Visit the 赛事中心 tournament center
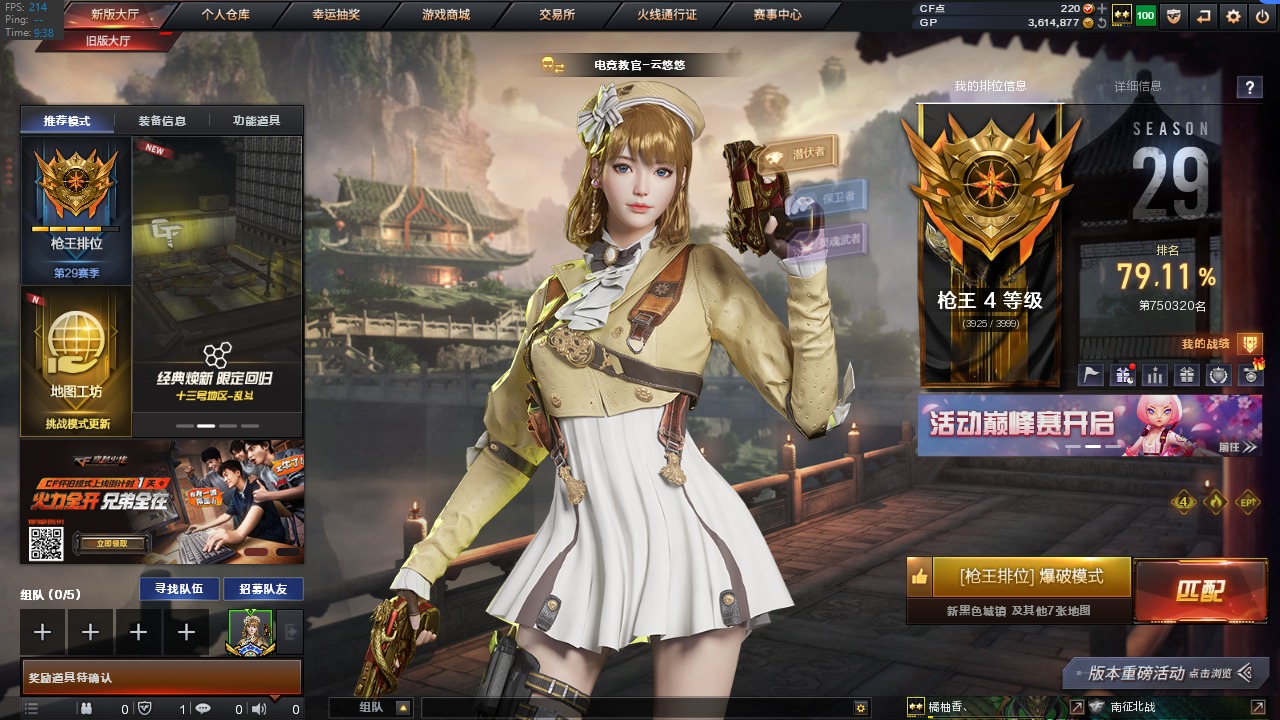Screen dimensions: 1280x720 pyautogui.click(x=777, y=15)
